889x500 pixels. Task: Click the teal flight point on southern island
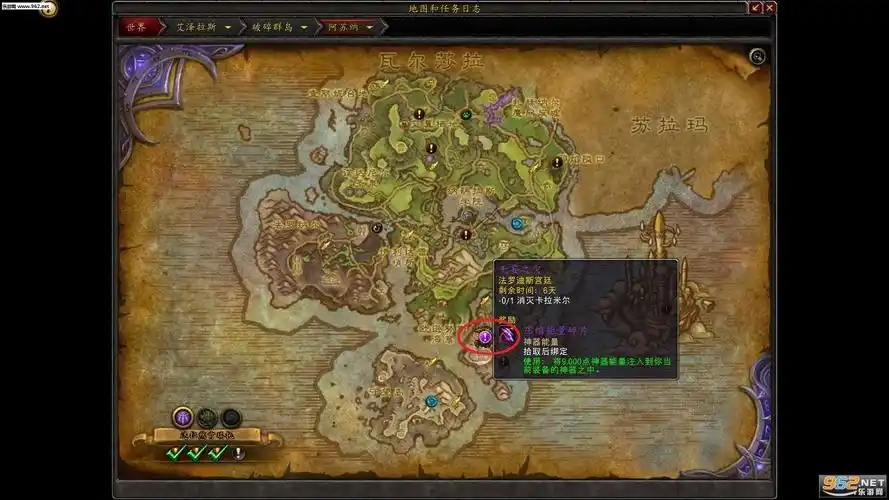(431, 401)
